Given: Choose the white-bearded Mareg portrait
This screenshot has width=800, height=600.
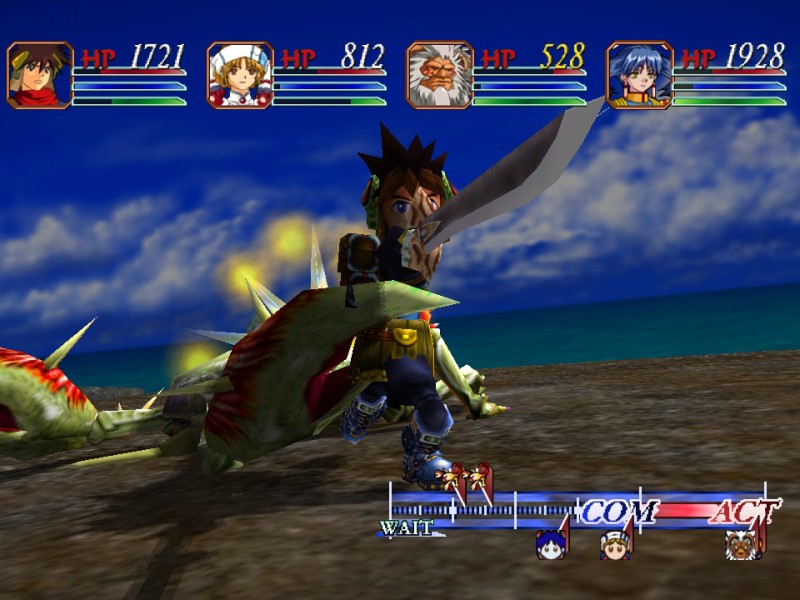Looking at the screenshot, I should tap(440, 75).
